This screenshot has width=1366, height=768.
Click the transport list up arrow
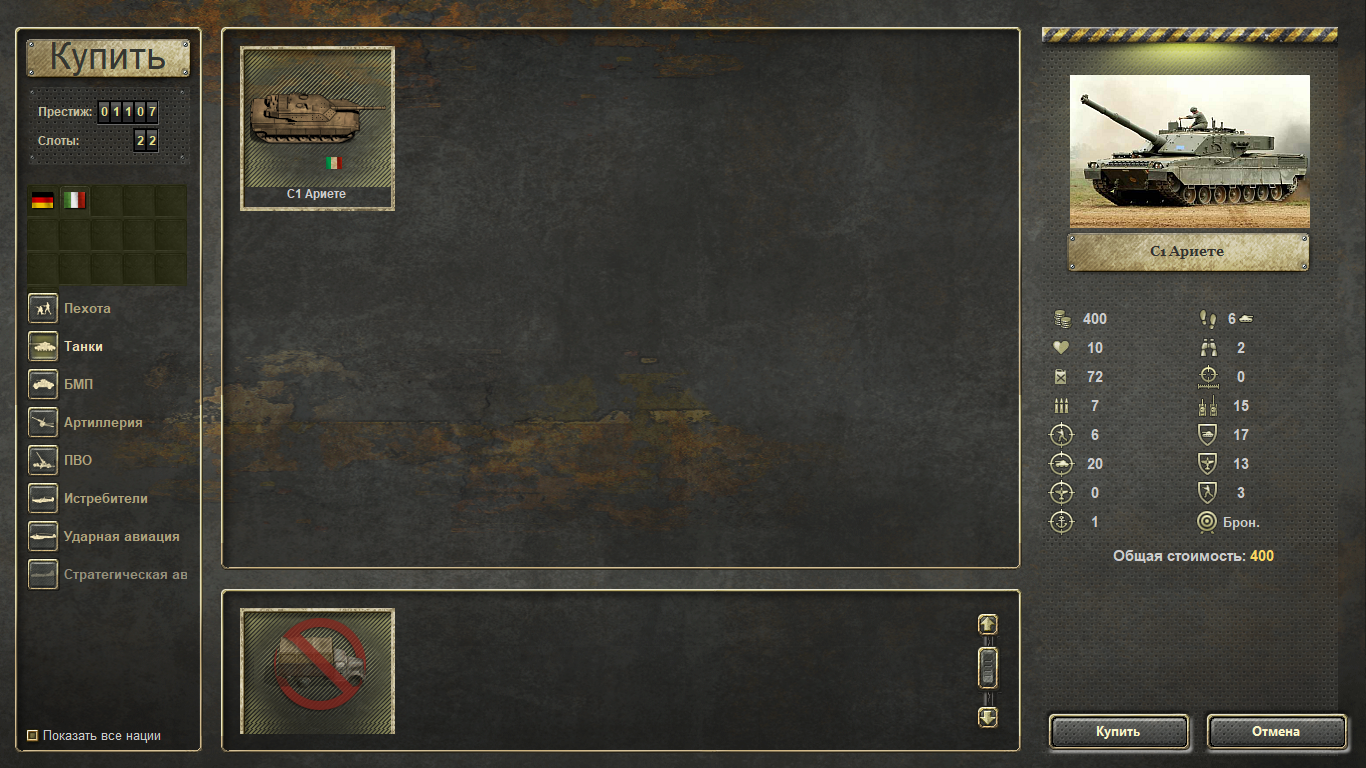point(988,624)
